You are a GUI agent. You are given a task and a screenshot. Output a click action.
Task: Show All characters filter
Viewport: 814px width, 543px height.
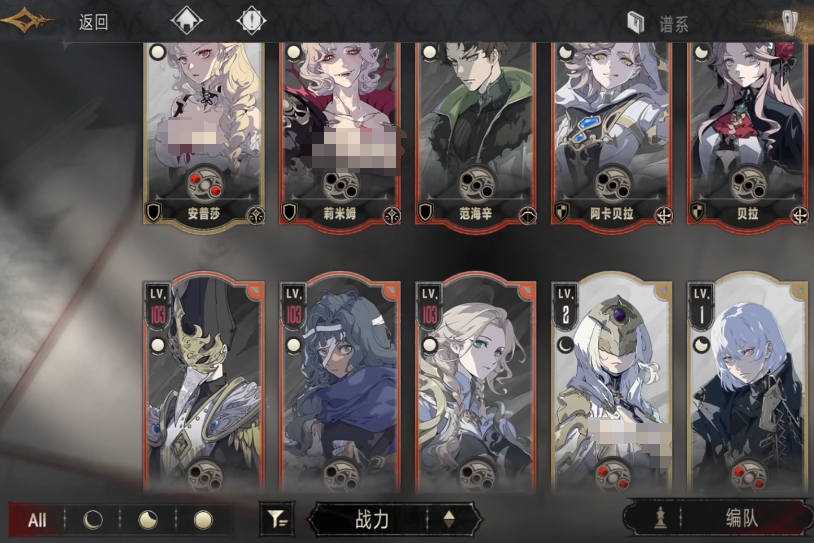click(37, 520)
